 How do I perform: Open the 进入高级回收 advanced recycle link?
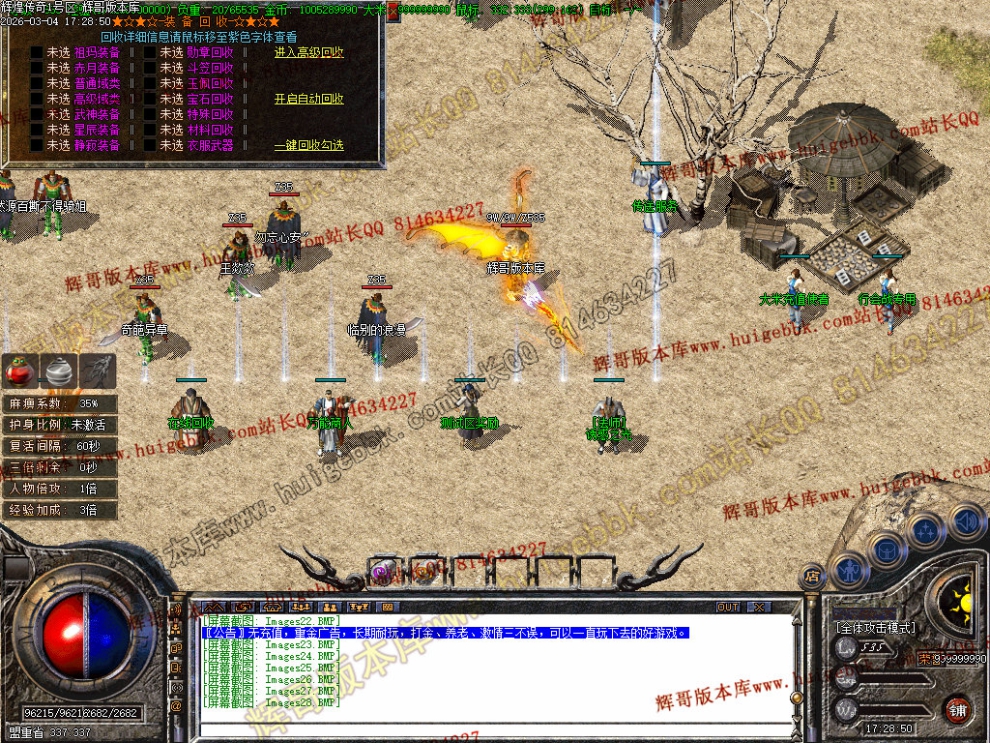(x=308, y=53)
